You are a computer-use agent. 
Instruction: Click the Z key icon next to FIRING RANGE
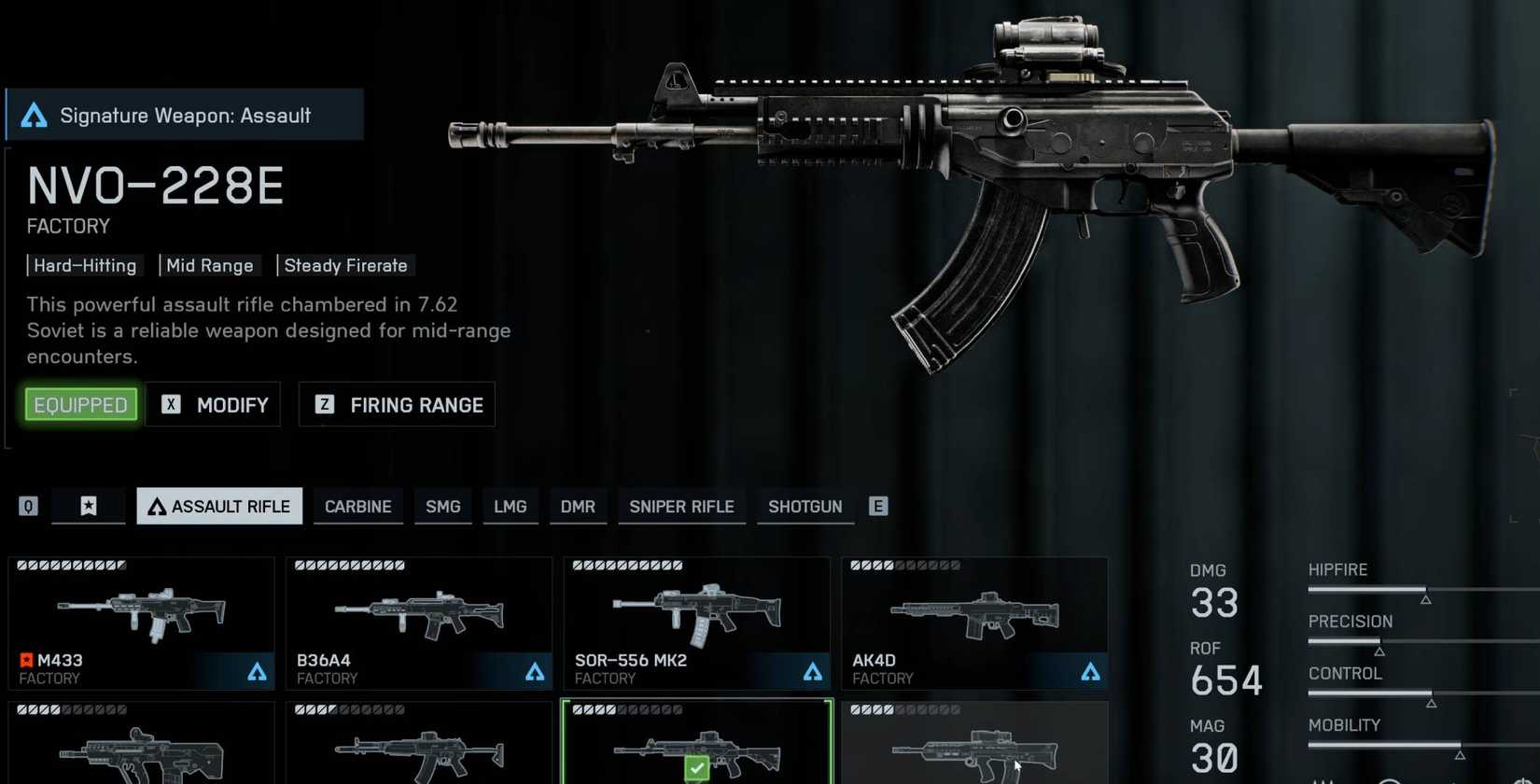pyautogui.click(x=324, y=405)
